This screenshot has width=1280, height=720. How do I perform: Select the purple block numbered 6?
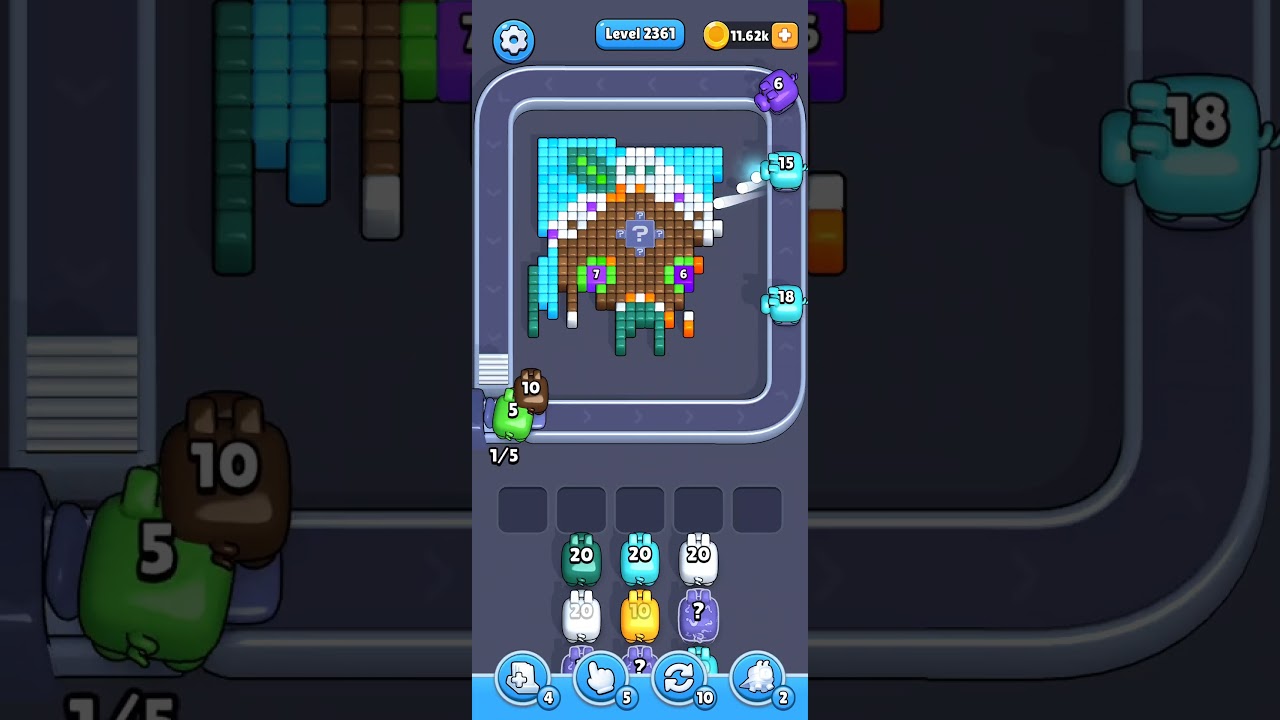(x=778, y=88)
